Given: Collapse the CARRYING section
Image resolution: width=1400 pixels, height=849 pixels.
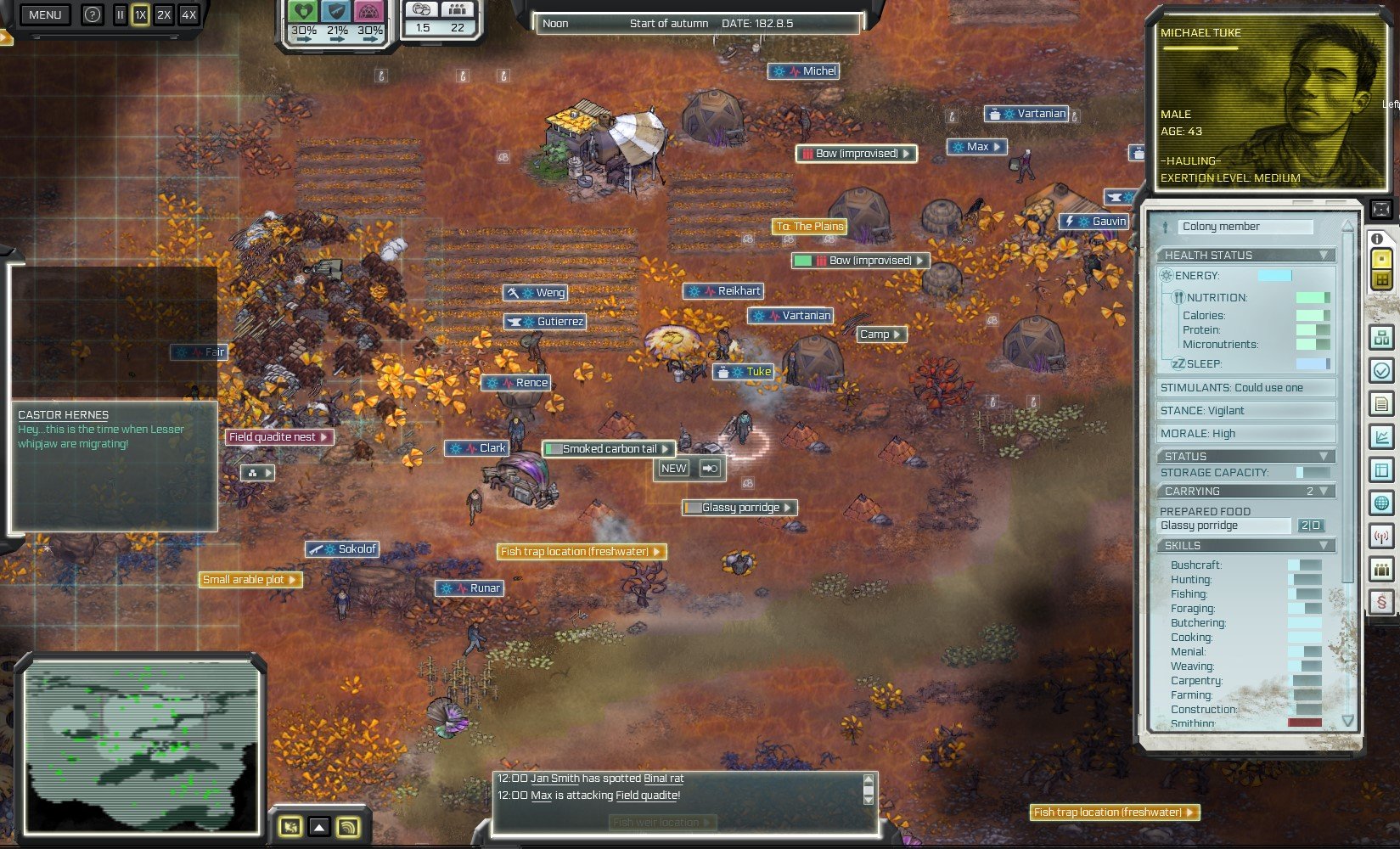Looking at the screenshot, I should [1324, 491].
